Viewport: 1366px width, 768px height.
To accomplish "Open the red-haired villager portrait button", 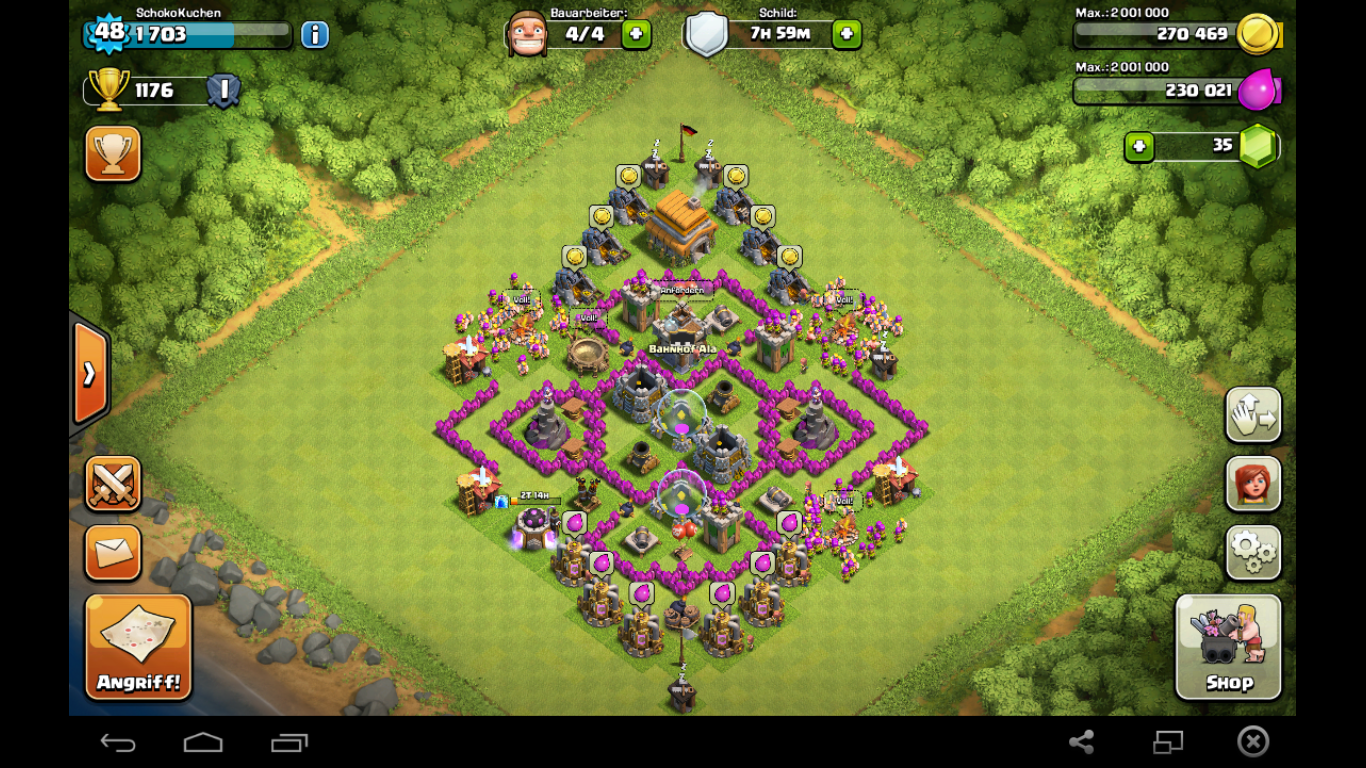I will (x=1253, y=484).
